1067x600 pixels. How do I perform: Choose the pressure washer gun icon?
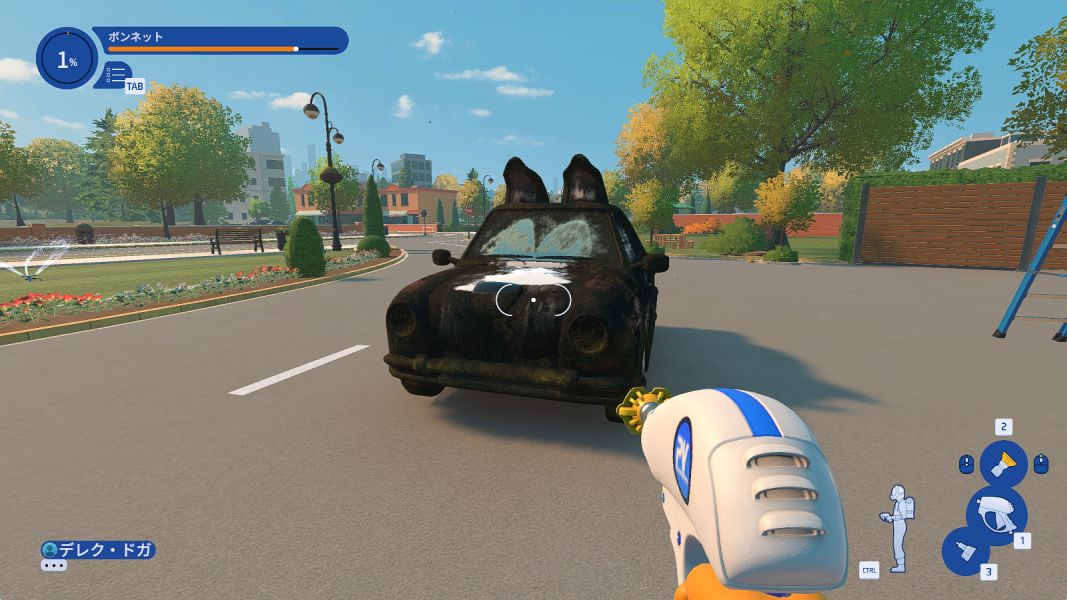coord(996,514)
